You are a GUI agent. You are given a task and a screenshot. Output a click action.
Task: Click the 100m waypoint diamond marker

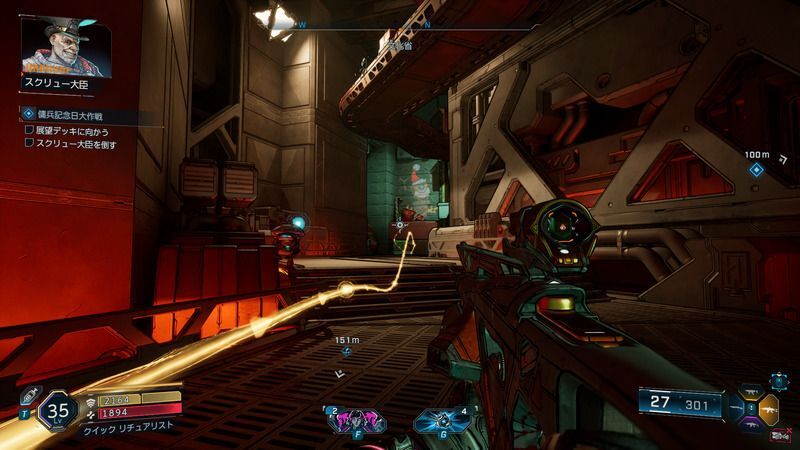(757, 169)
